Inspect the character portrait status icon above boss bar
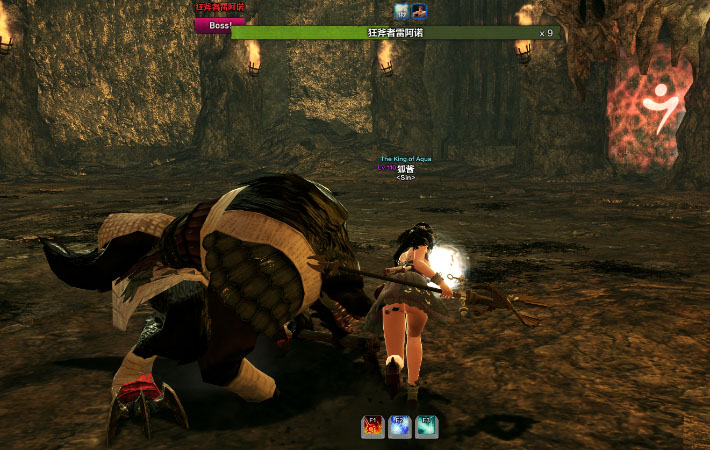The image size is (710, 450). click(419, 11)
